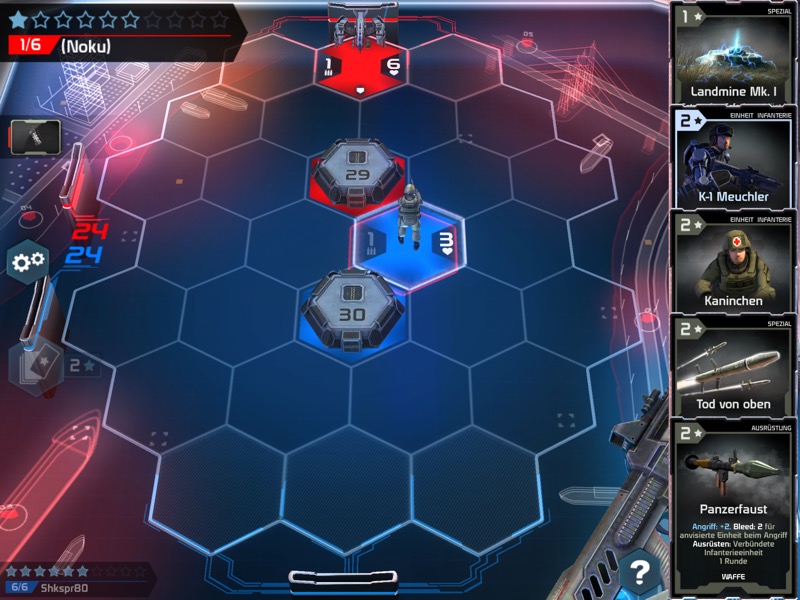Select the Tod von oben card
Viewport: 800px width, 600px height.
(x=735, y=367)
